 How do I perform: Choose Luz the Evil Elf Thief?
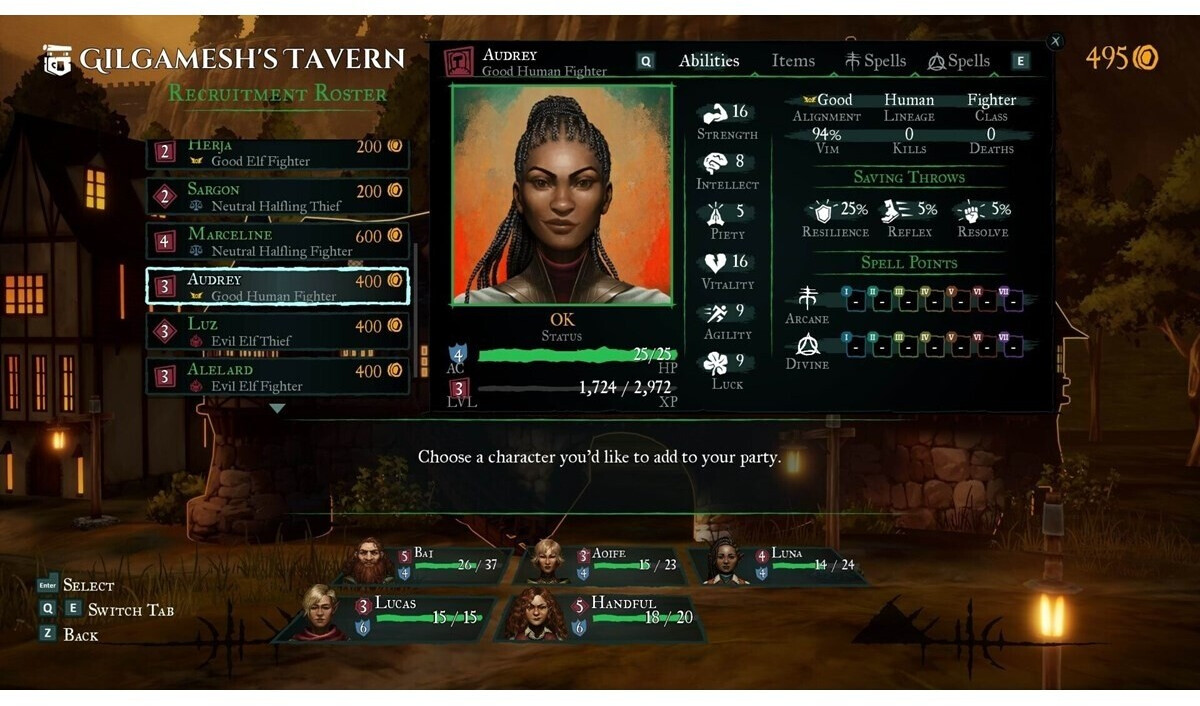coord(277,332)
